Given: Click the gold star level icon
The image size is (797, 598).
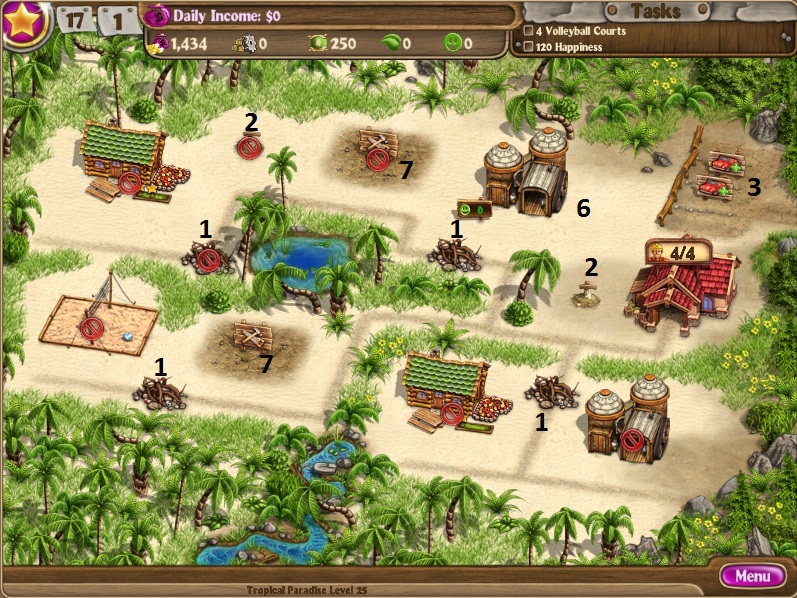Looking at the screenshot, I should pos(23,22).
